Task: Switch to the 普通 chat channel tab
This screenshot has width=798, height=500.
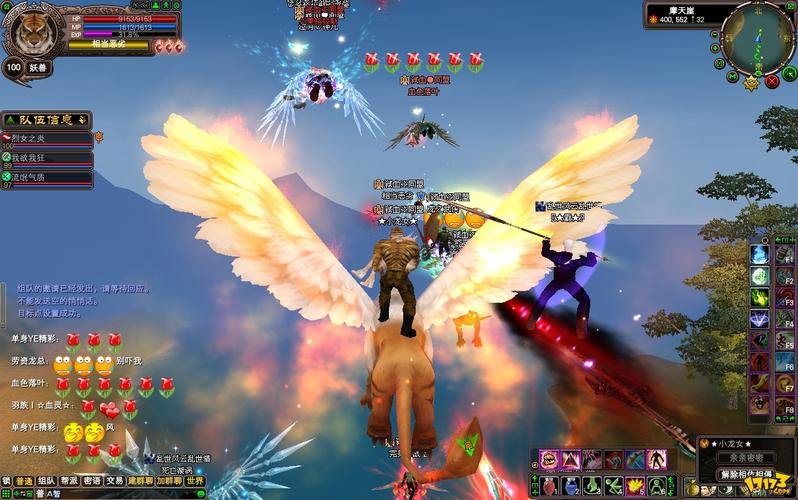Action: [24, 481]
